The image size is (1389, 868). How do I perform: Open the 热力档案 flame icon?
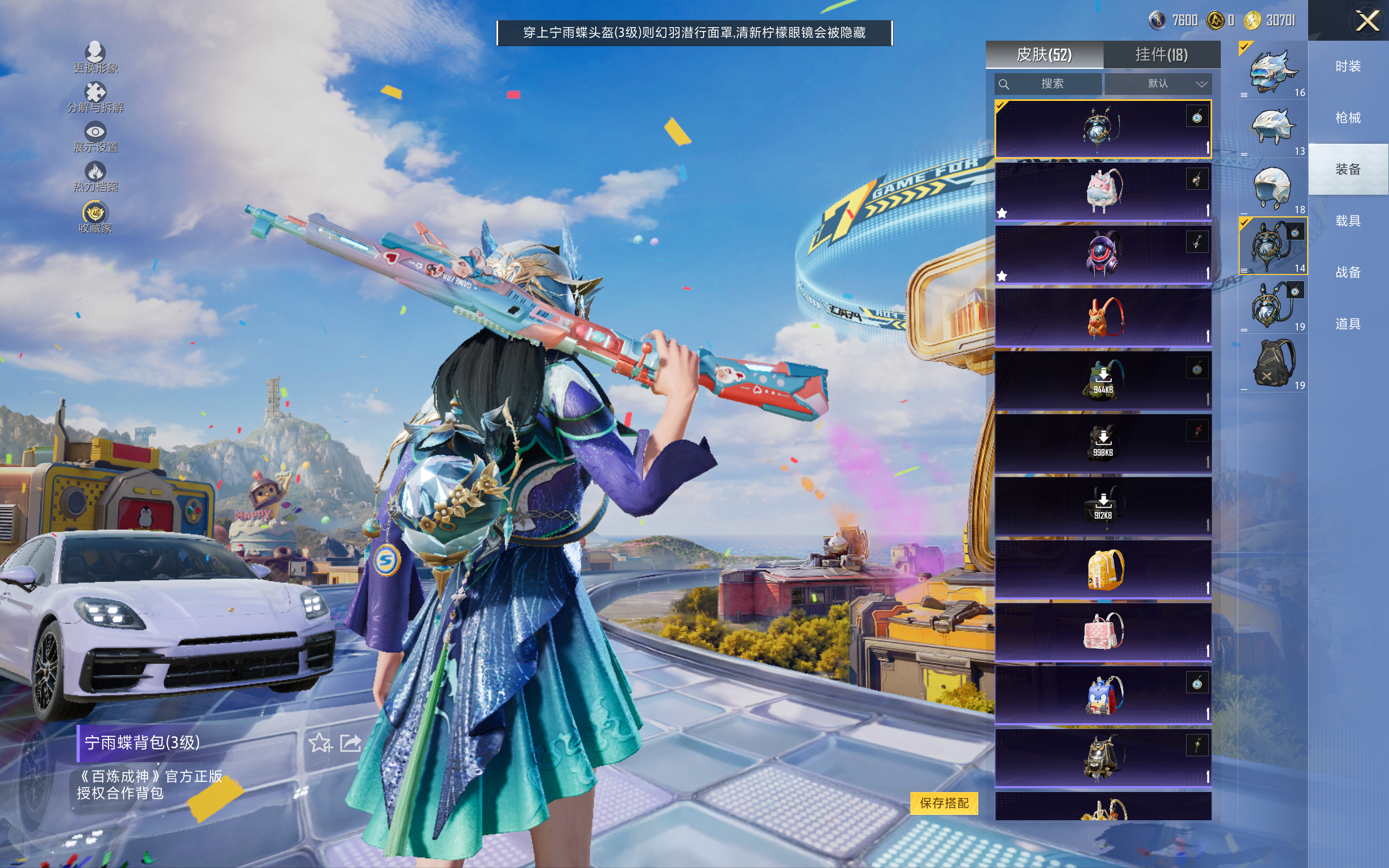tap(95, 176)
